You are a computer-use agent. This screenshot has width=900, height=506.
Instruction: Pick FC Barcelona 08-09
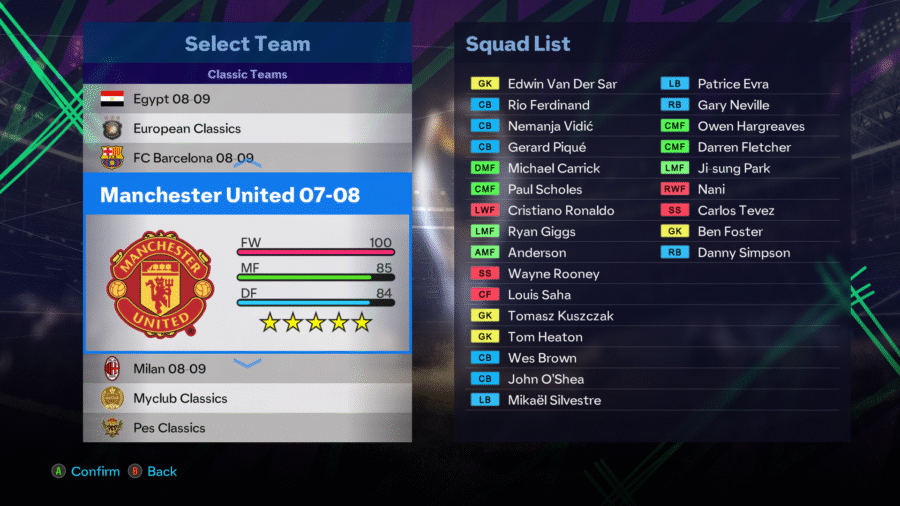click(247, 157)
